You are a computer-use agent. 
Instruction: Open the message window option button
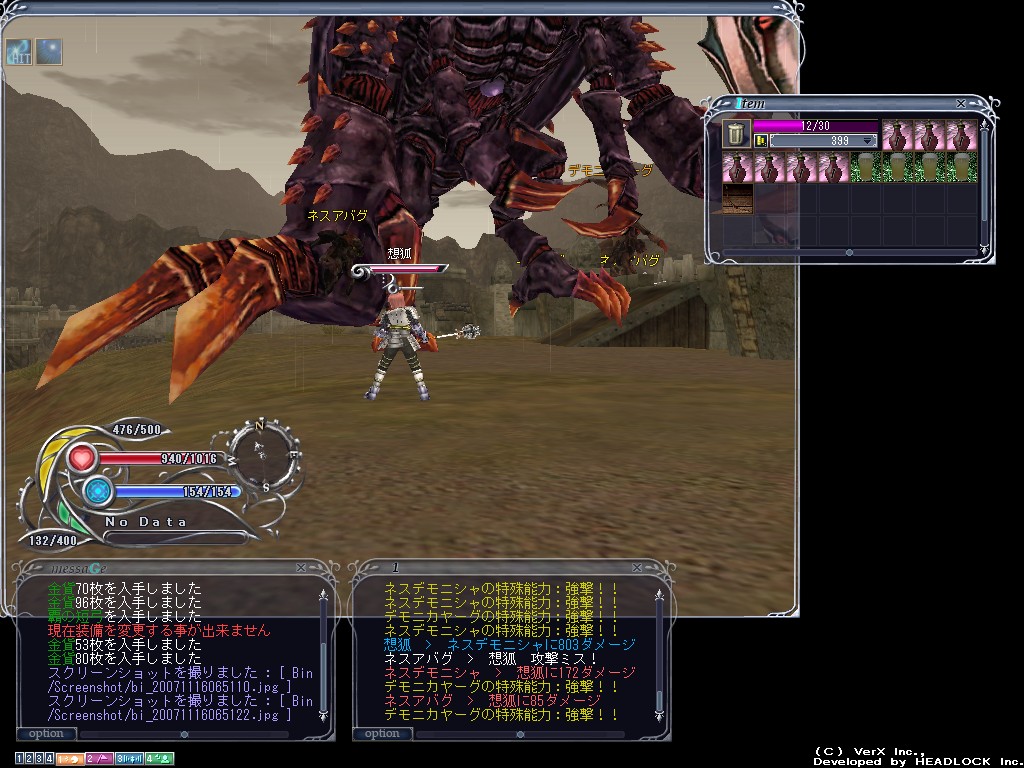click(x=46, y=734)
